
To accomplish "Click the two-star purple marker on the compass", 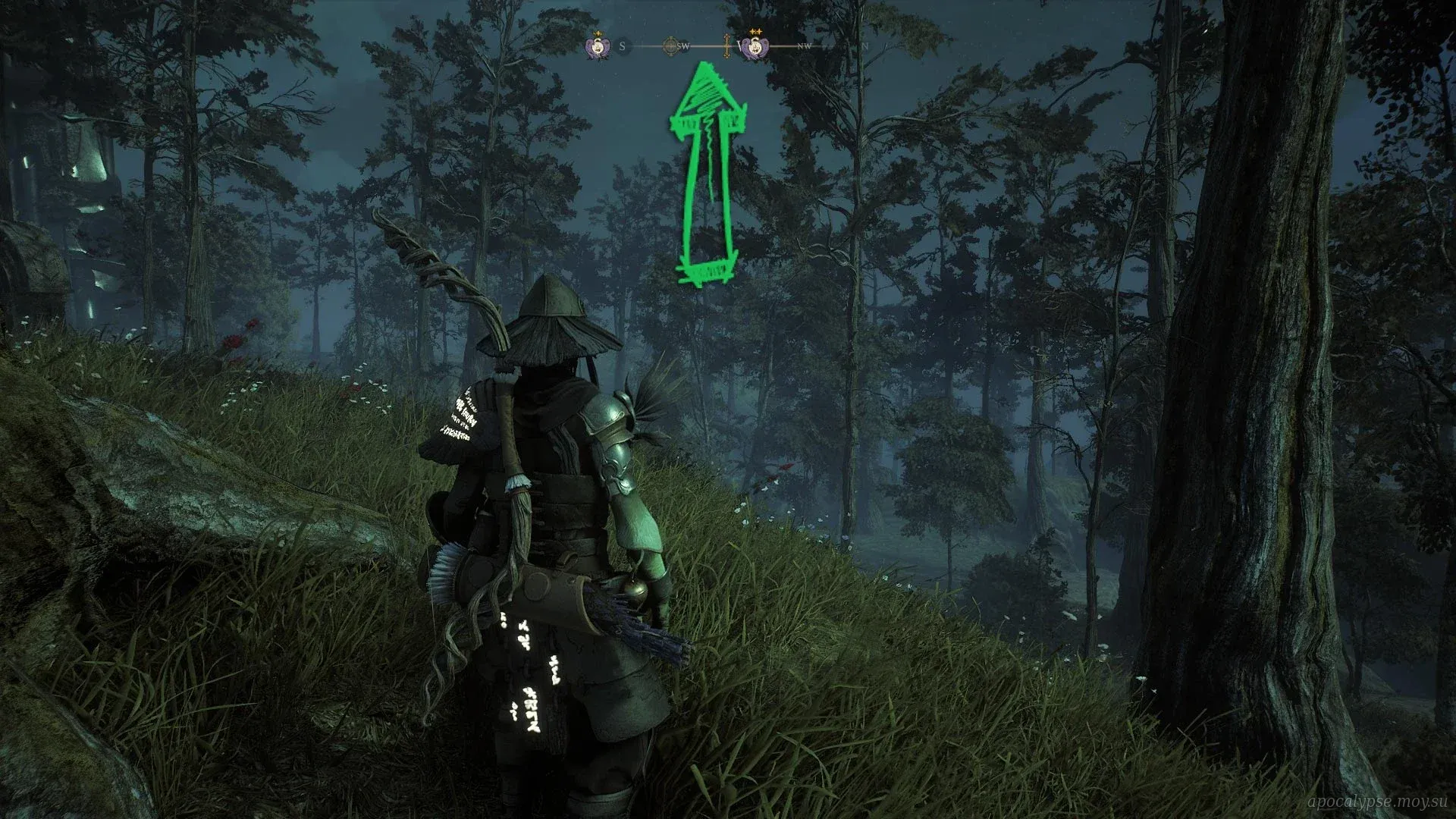I will [754, 47].
